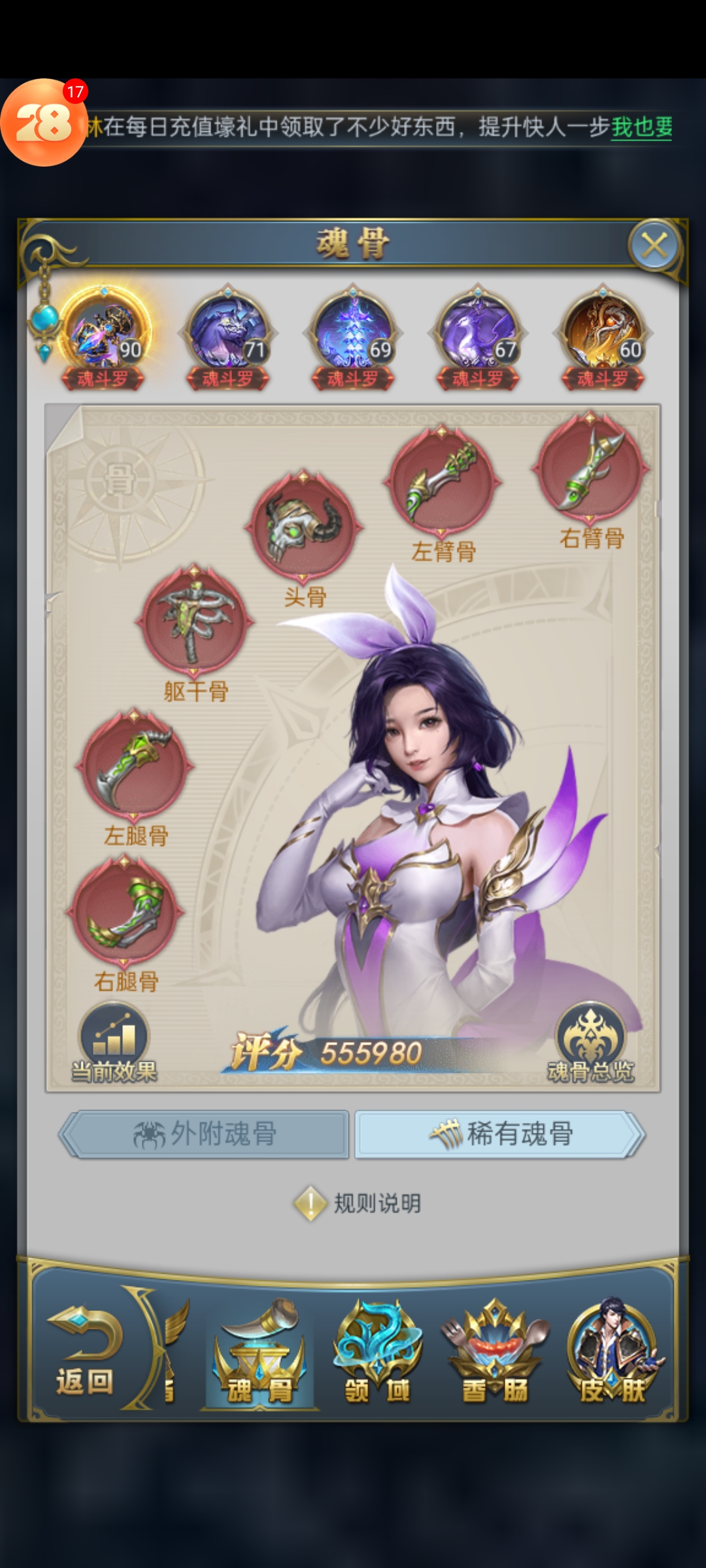Open the 头骨 skull bone slot

303,525
